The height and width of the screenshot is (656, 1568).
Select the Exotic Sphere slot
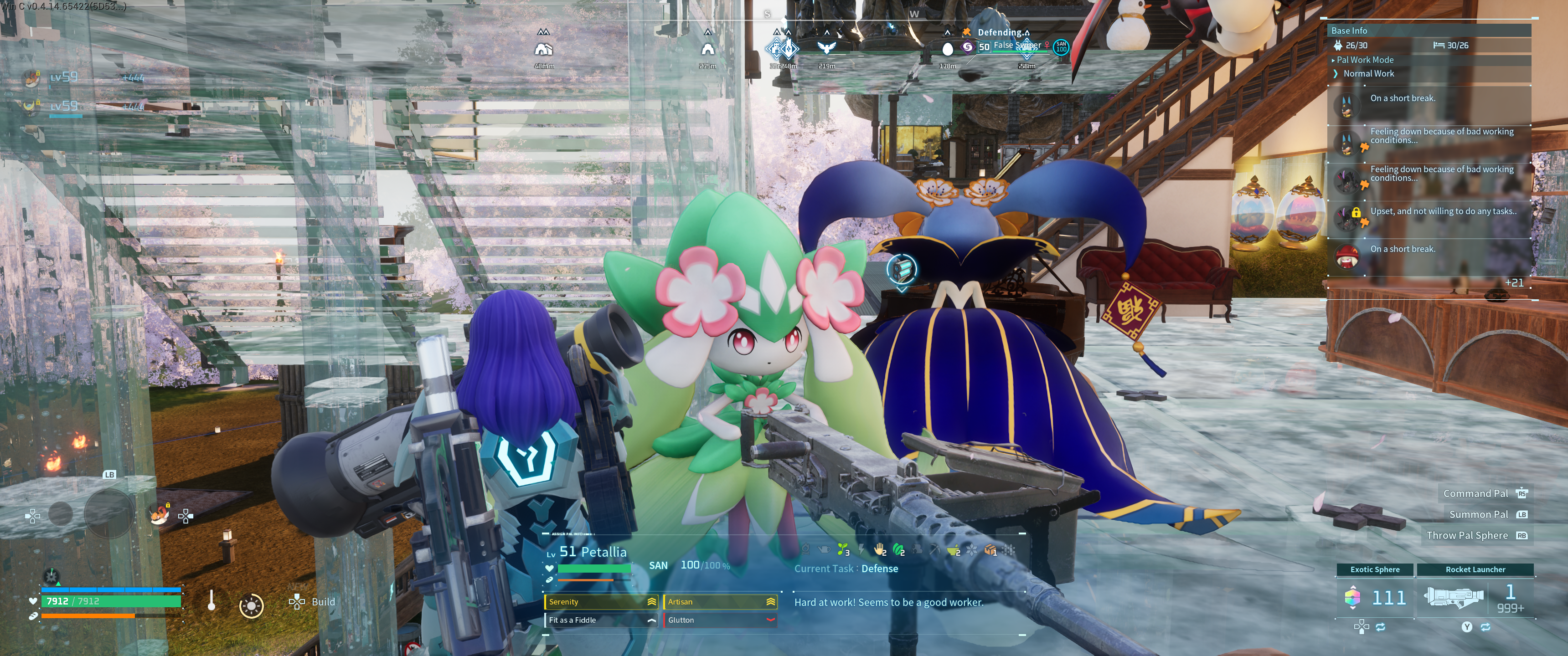click(1375, 596)
